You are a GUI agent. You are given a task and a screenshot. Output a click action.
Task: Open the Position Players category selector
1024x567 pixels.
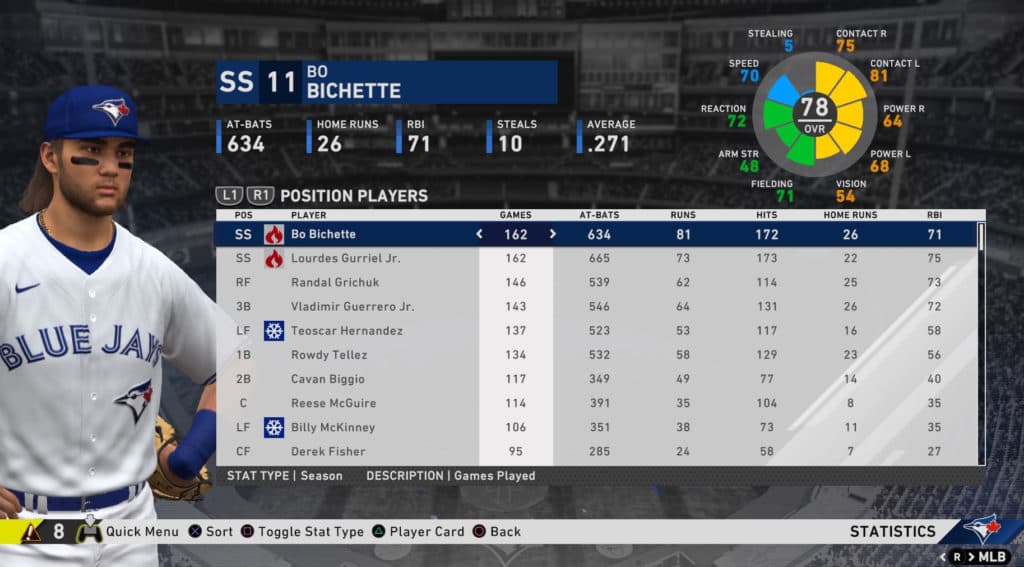353,196
